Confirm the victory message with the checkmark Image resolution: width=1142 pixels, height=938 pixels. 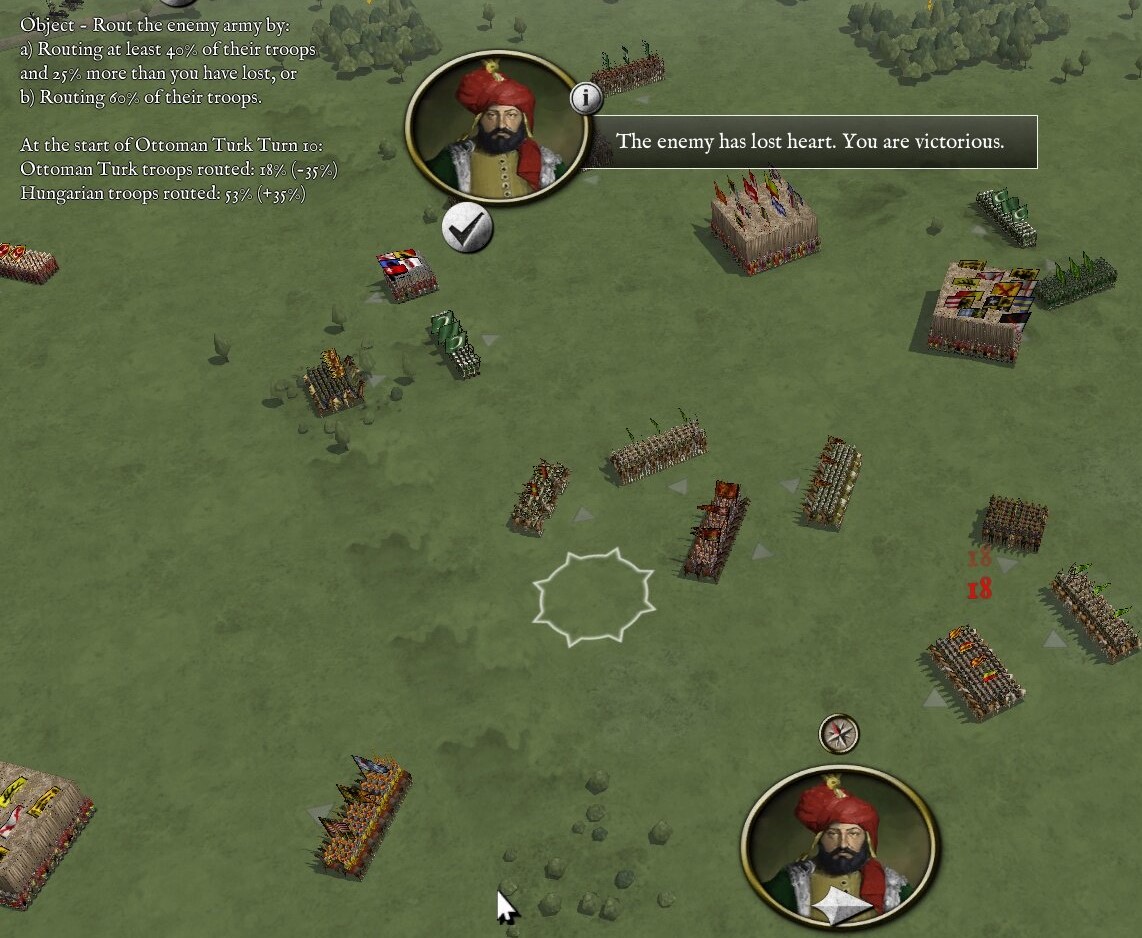pyautogui.click(x=466, y=229)
